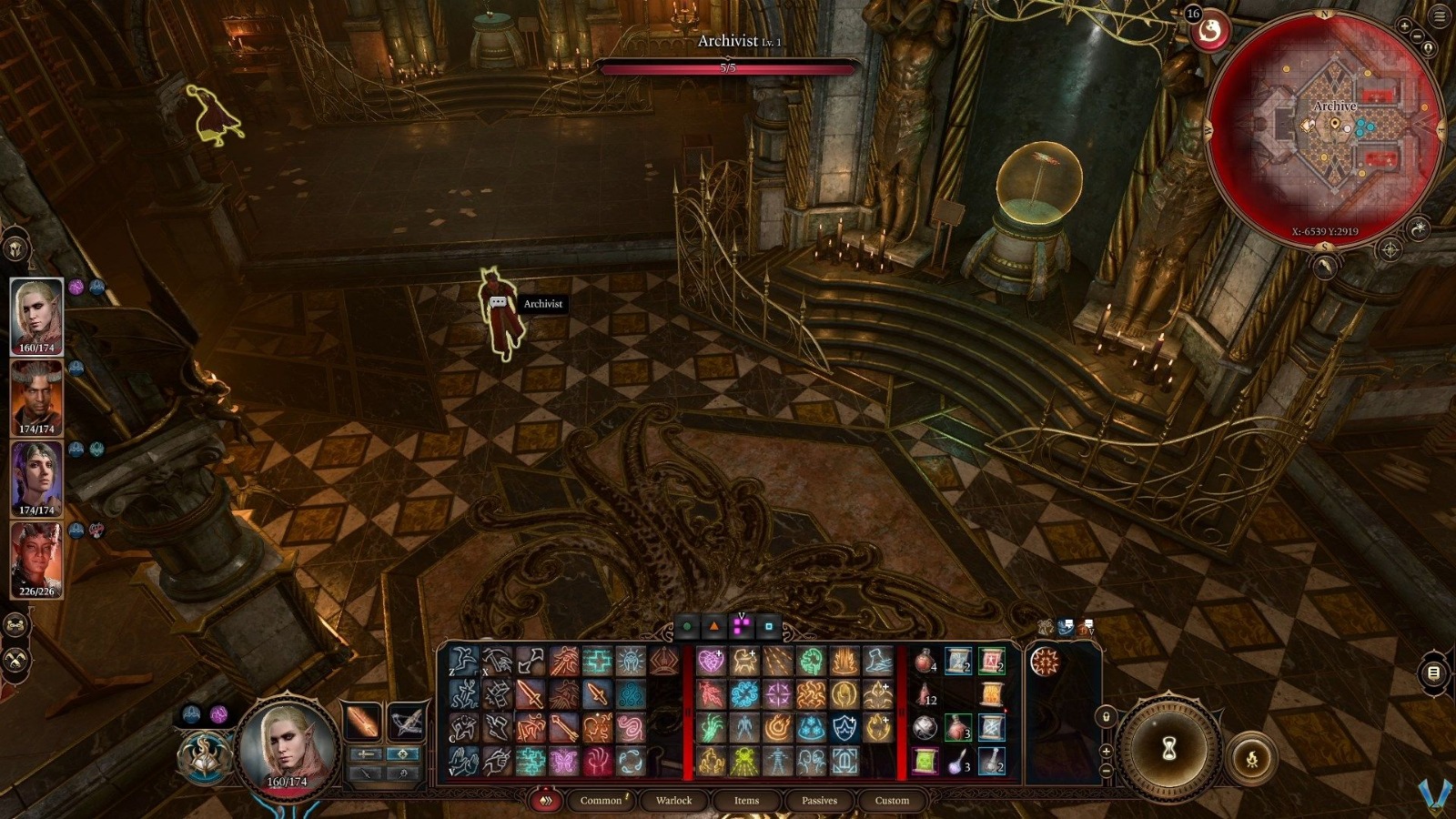1456x819 pixels.
Task: Click the plus to add a hotbar row
Action: [x=1107, y=751]
